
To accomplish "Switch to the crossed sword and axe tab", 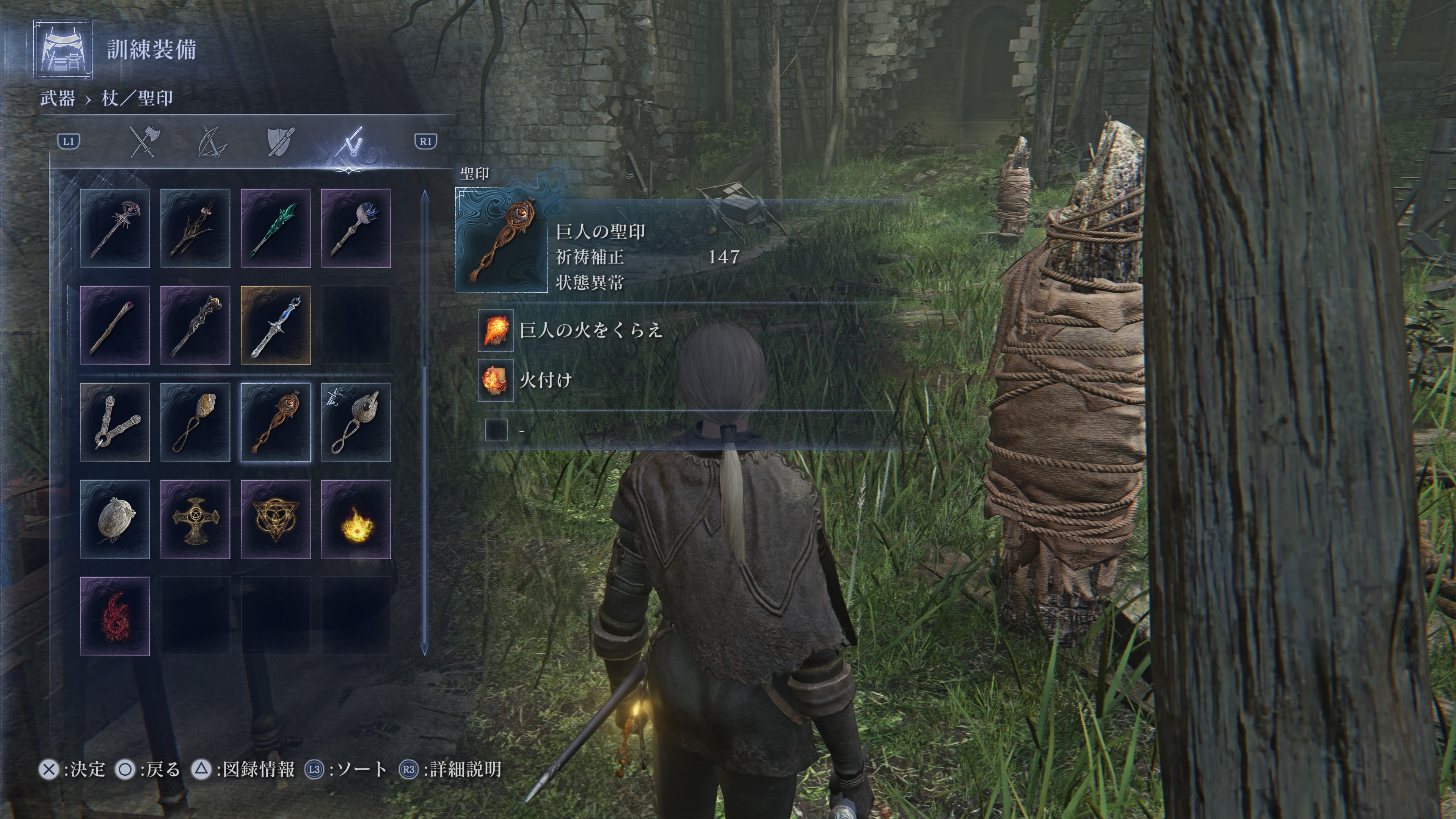I will click(145, 141).
